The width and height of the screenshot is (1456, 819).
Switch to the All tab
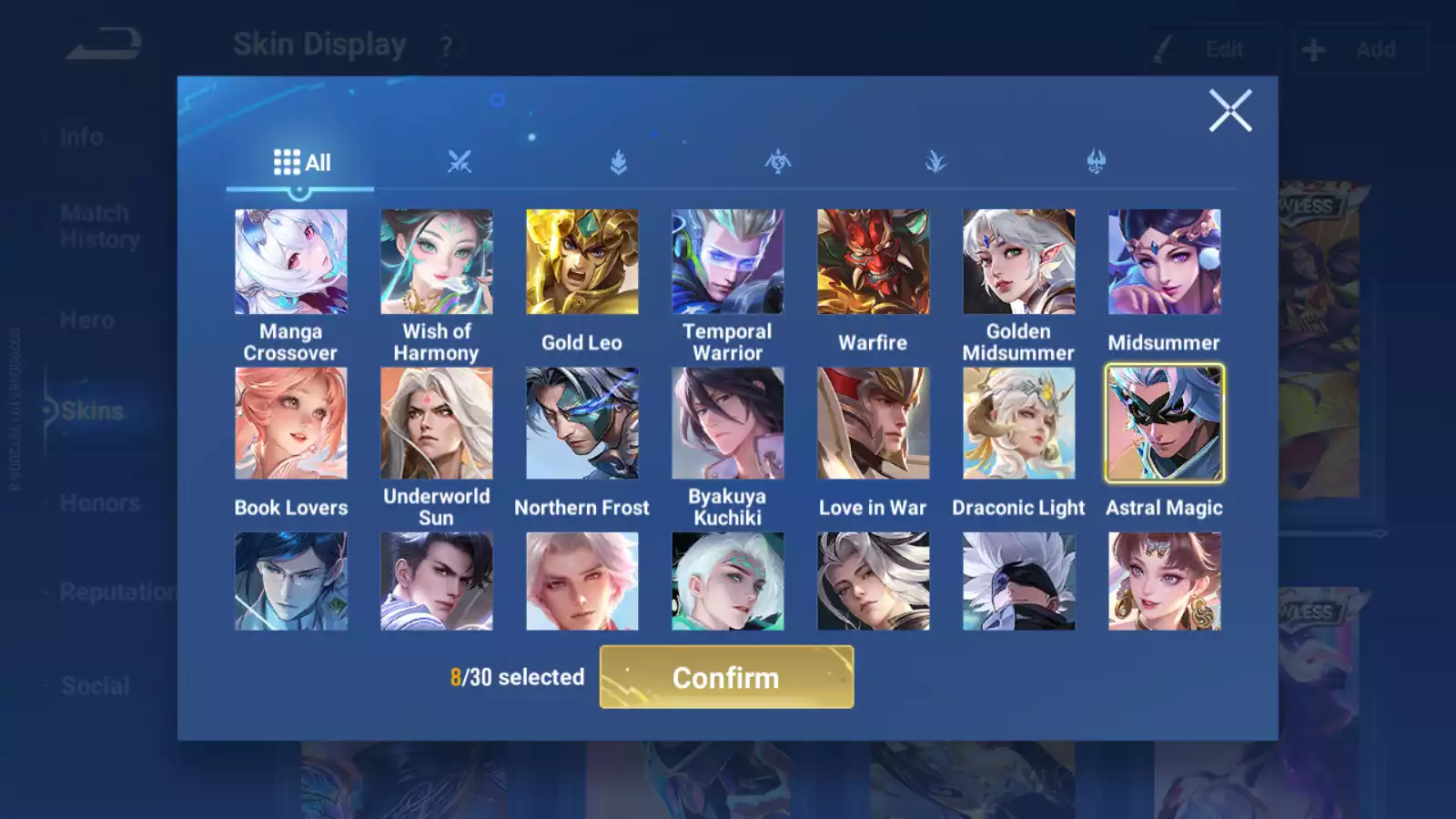click(x=300, y=161)
